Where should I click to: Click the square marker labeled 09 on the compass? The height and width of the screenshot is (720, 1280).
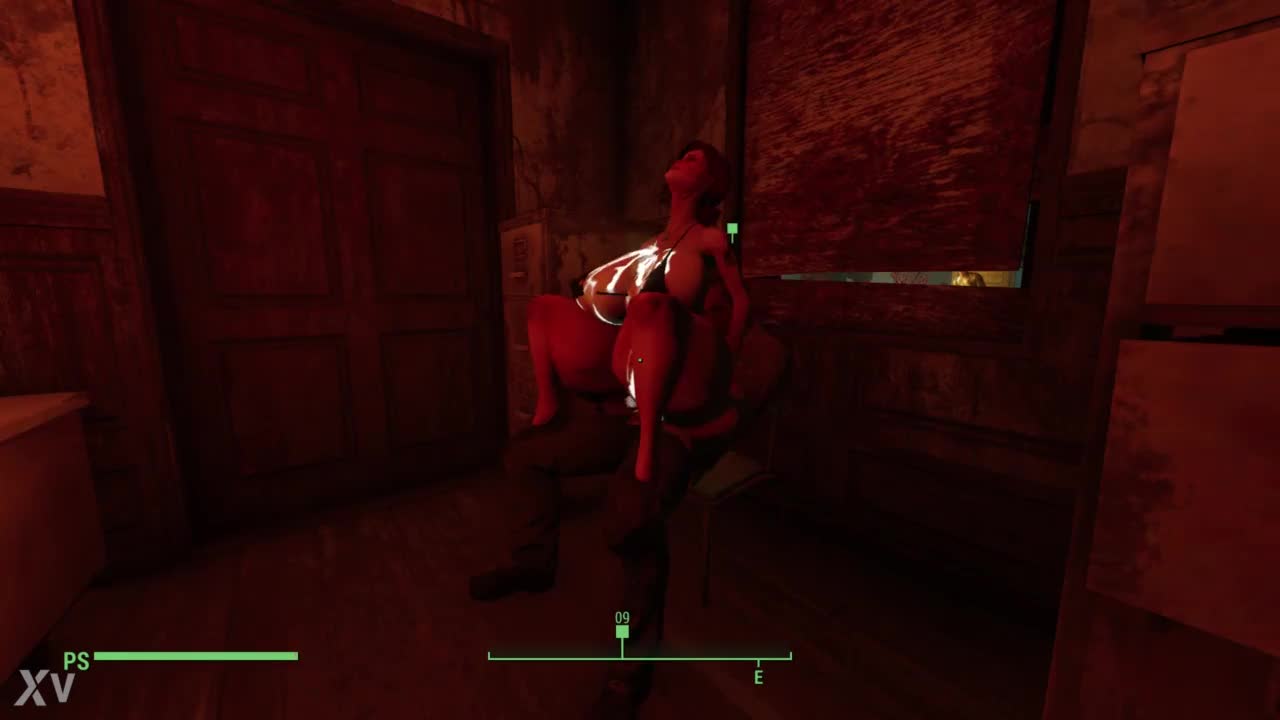622,631
